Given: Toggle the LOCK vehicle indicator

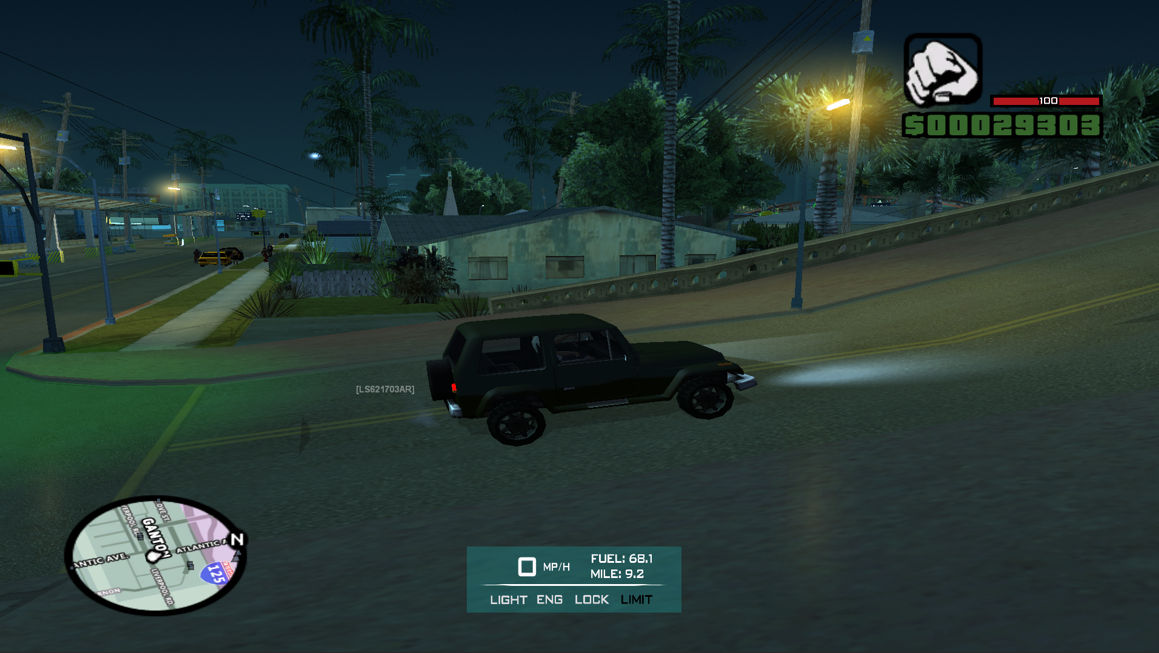Looking at the screenshot, I should point(591,600).
